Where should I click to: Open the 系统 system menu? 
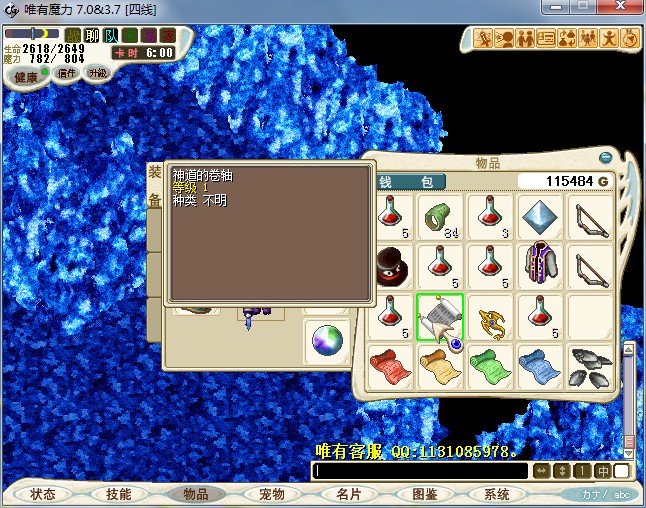[x=497, y=494]
